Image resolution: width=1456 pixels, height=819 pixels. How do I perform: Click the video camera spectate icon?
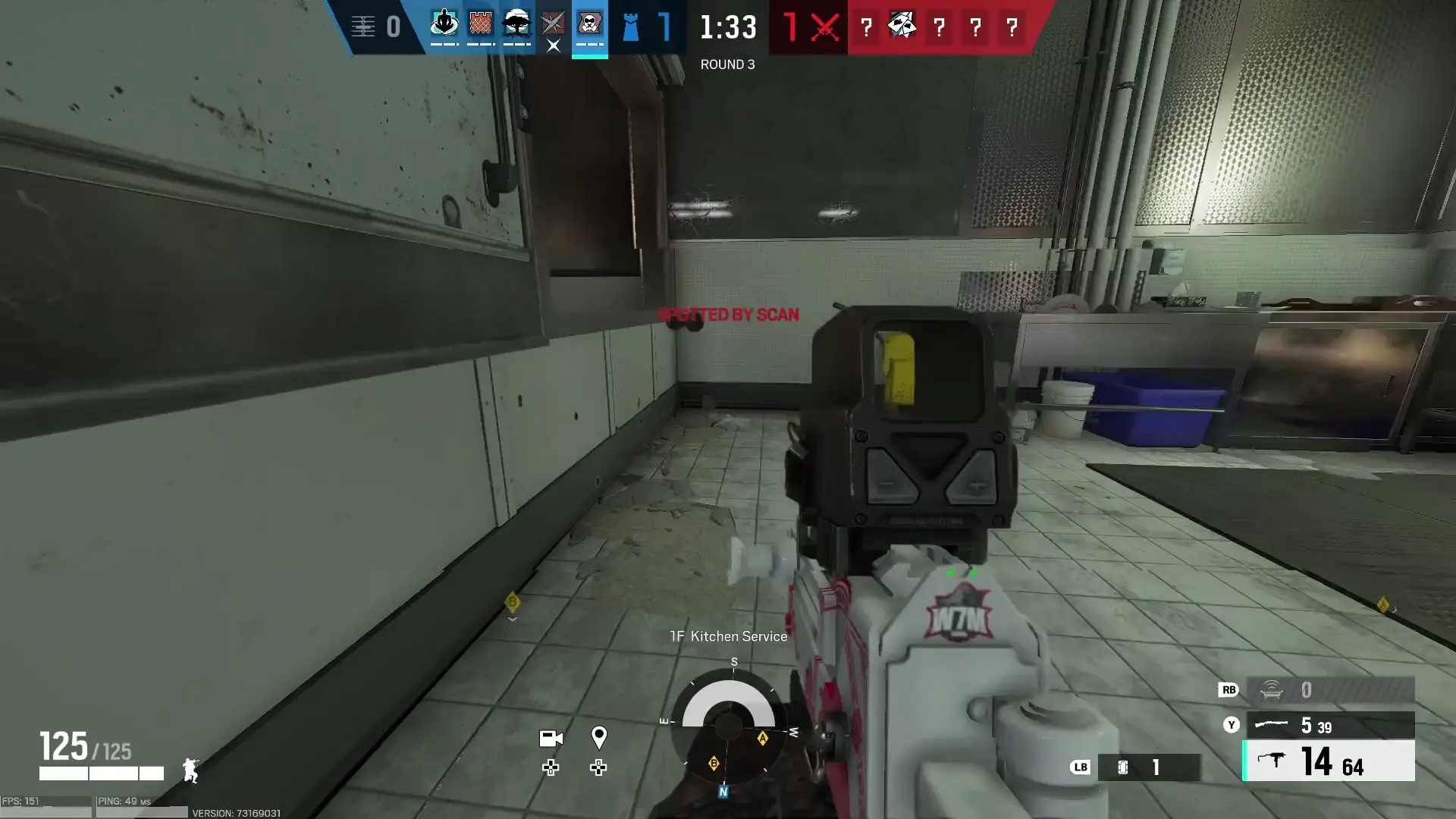point(551,738)
